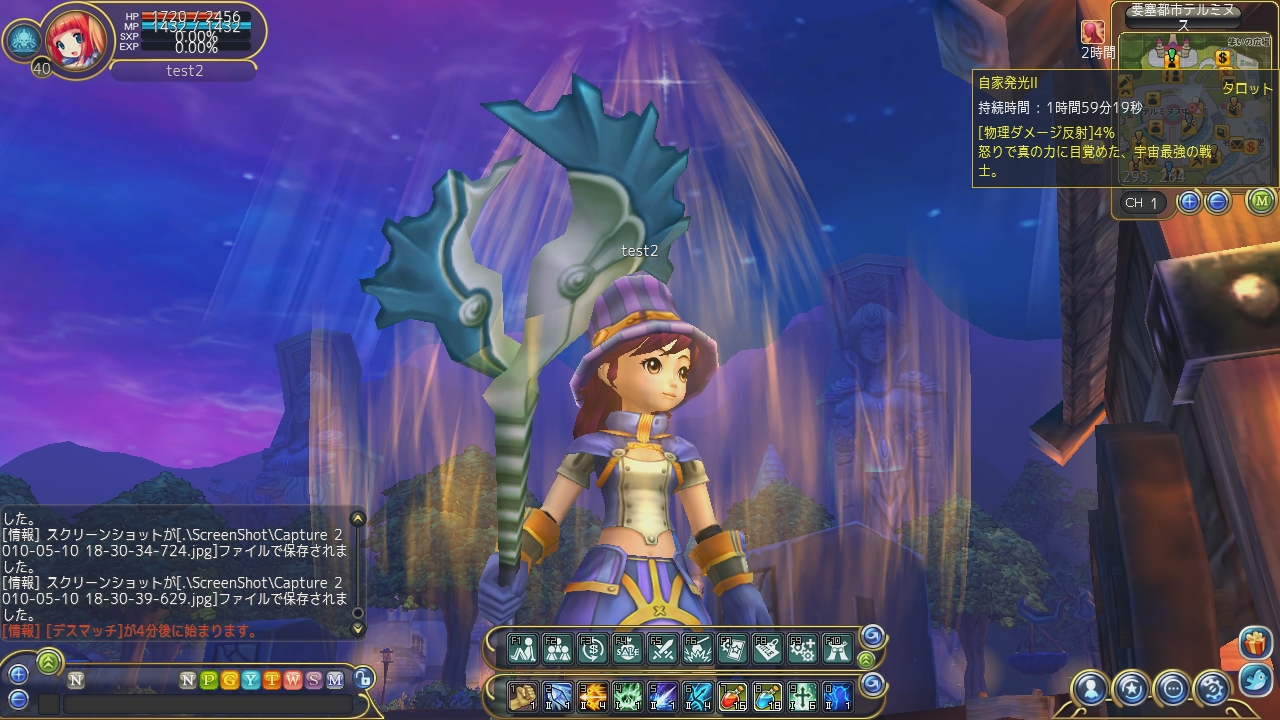The height and width of the screenshot is (720, 1280).
Task: Cast the green cross skill in slot 9
Action: pos(802,695)
